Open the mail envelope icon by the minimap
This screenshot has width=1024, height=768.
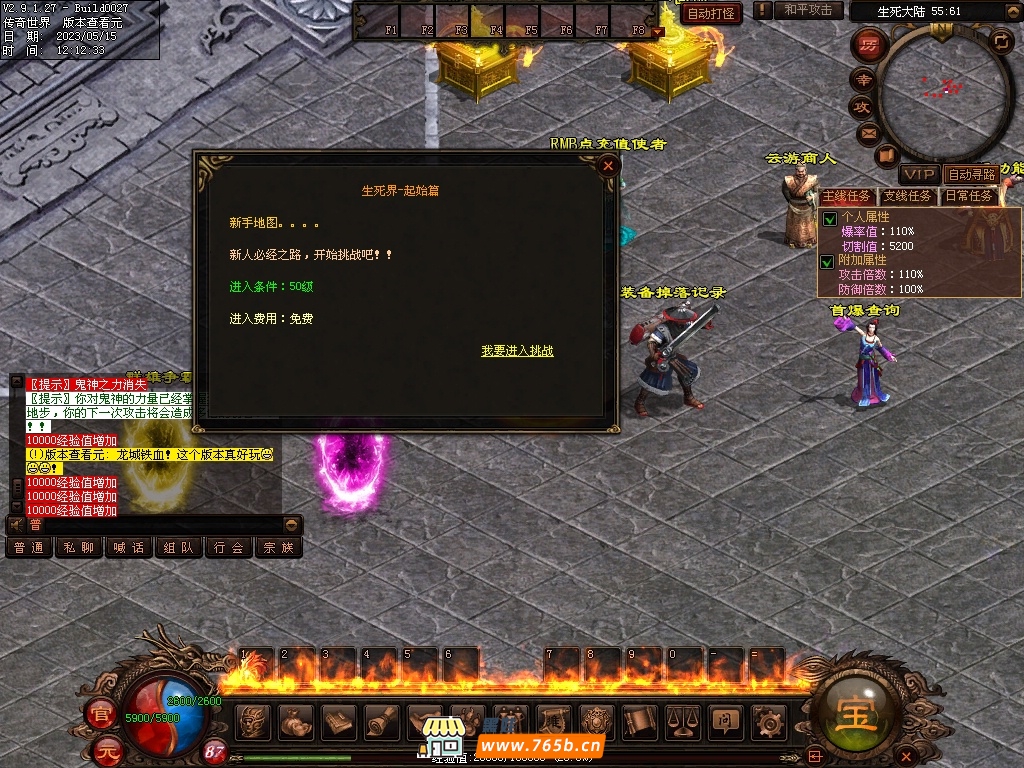pos(867,133)
